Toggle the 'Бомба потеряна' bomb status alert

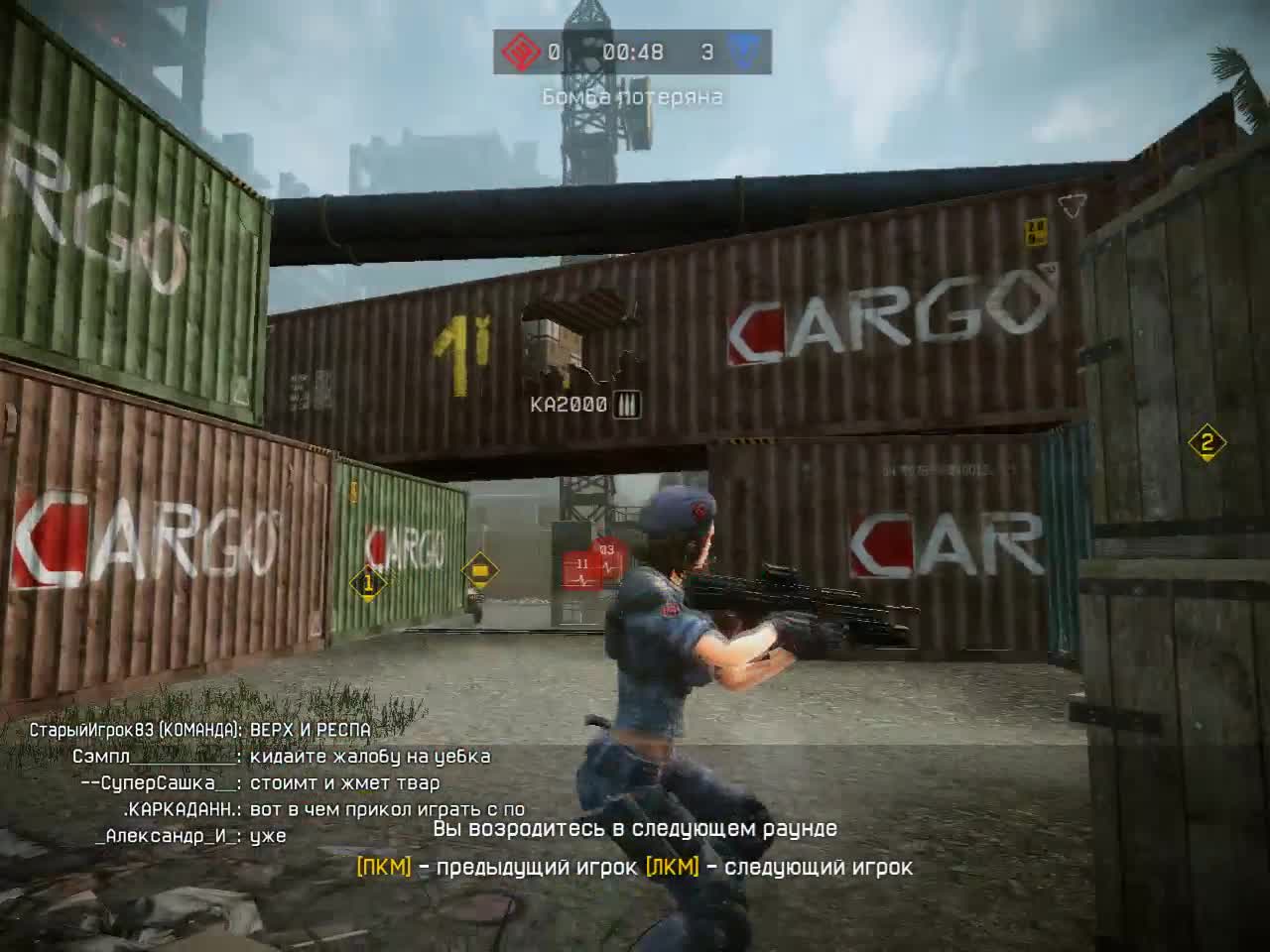(x=634, y=98)
